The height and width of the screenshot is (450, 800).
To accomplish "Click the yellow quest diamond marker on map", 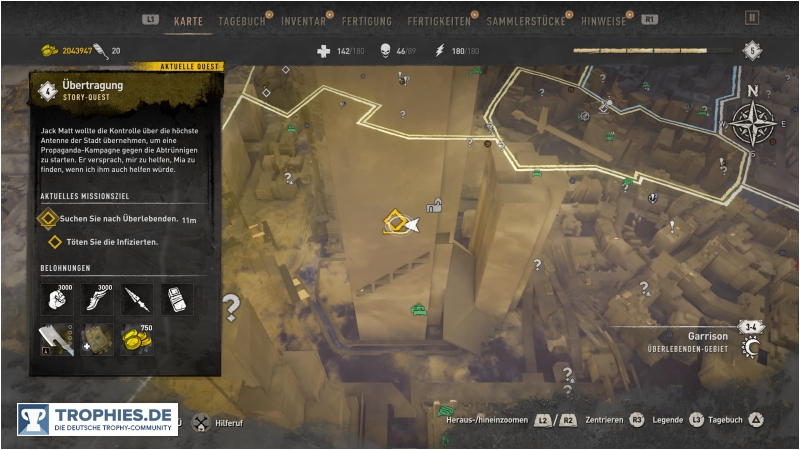I will point(394,221).
